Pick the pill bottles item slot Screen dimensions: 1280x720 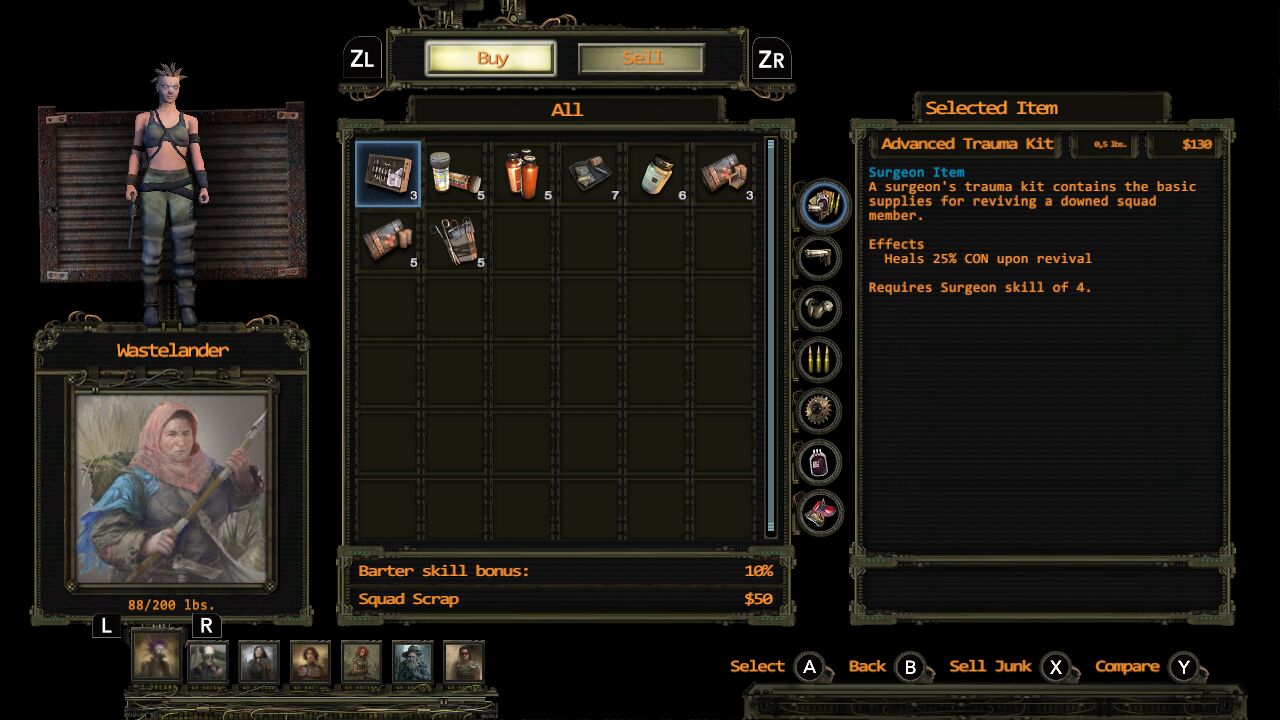456,173
